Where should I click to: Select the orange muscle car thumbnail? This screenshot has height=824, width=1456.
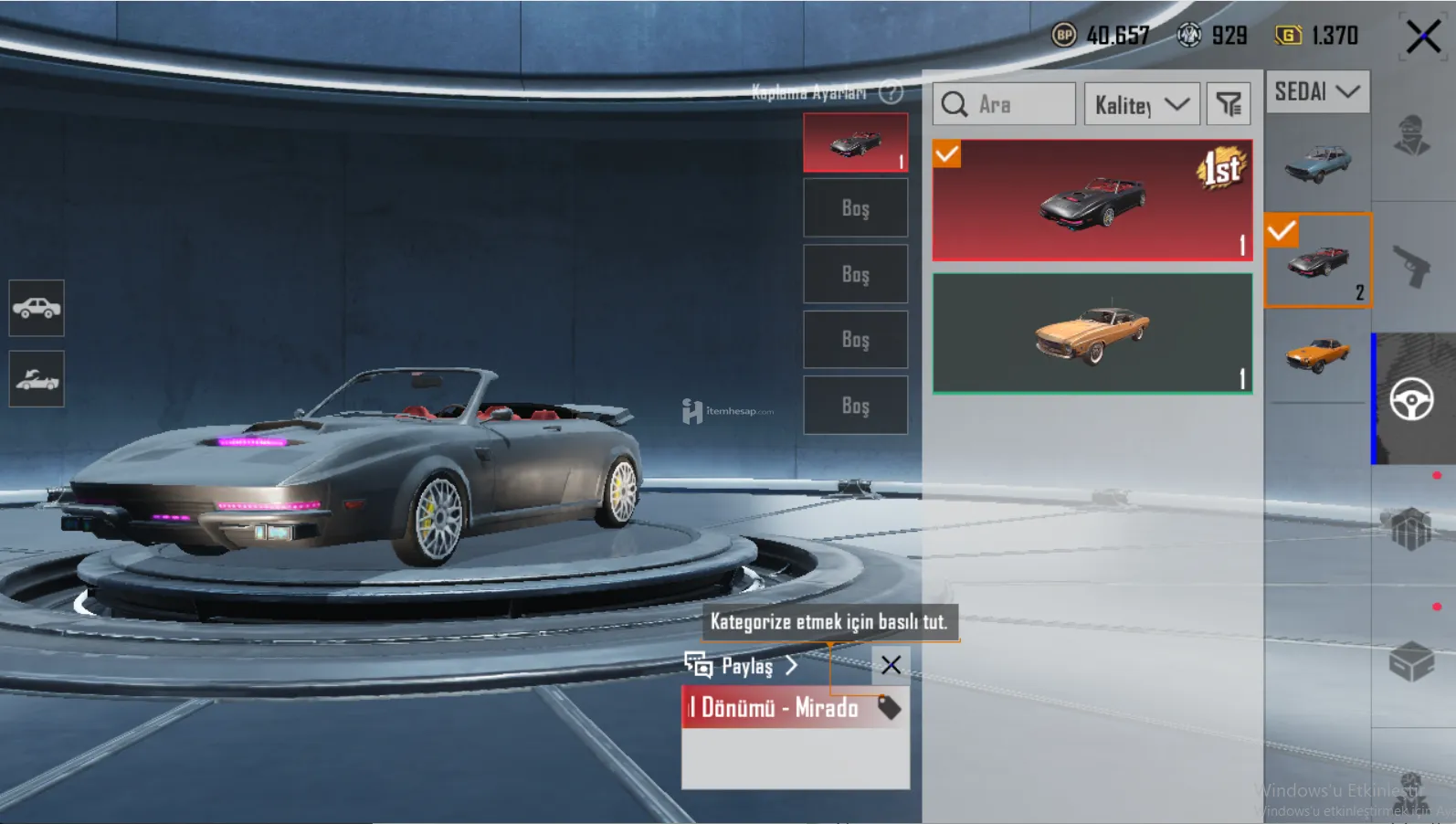(x=1317, y=354)
